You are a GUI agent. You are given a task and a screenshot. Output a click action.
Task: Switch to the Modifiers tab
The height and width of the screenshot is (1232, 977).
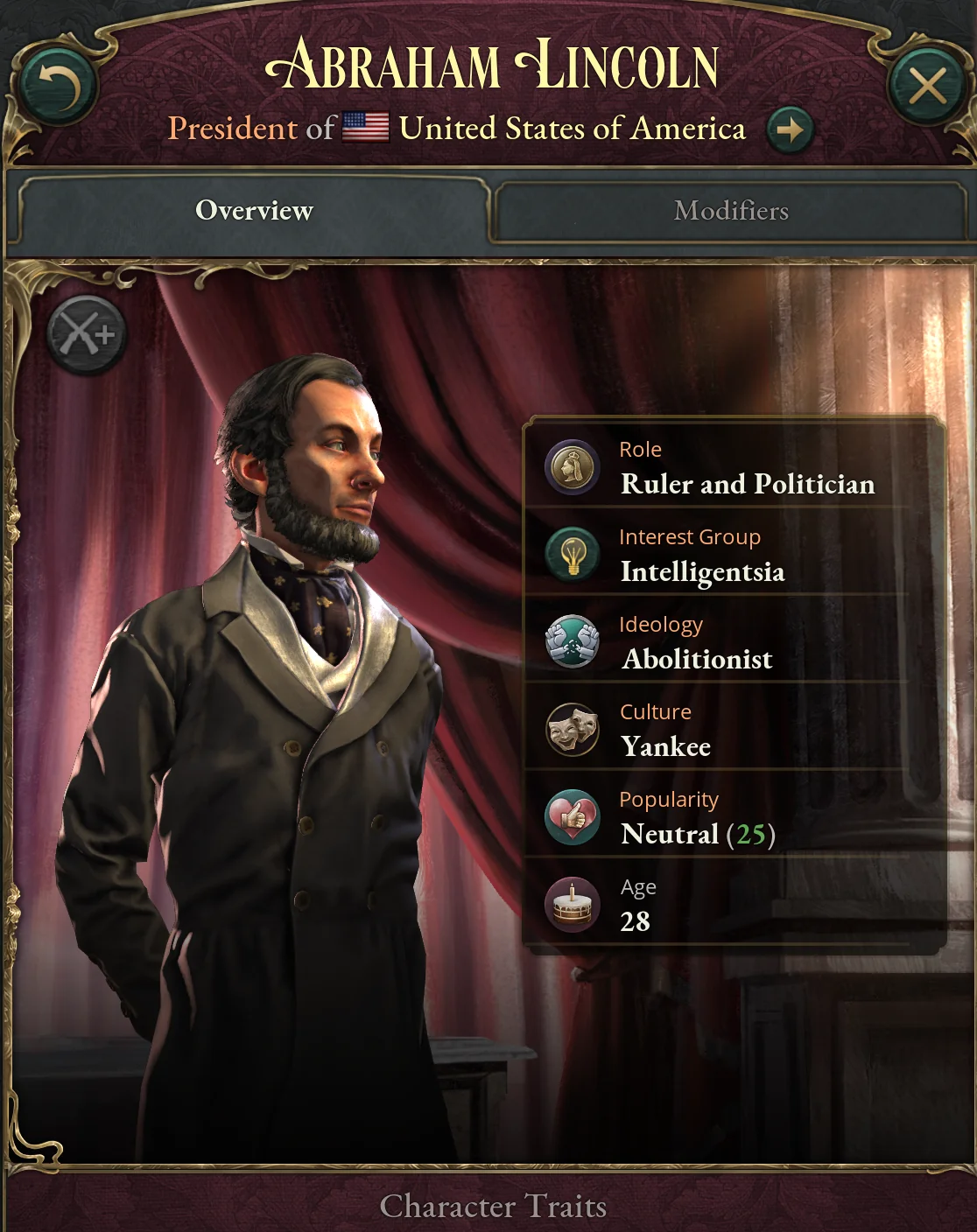tap(730, 211)
